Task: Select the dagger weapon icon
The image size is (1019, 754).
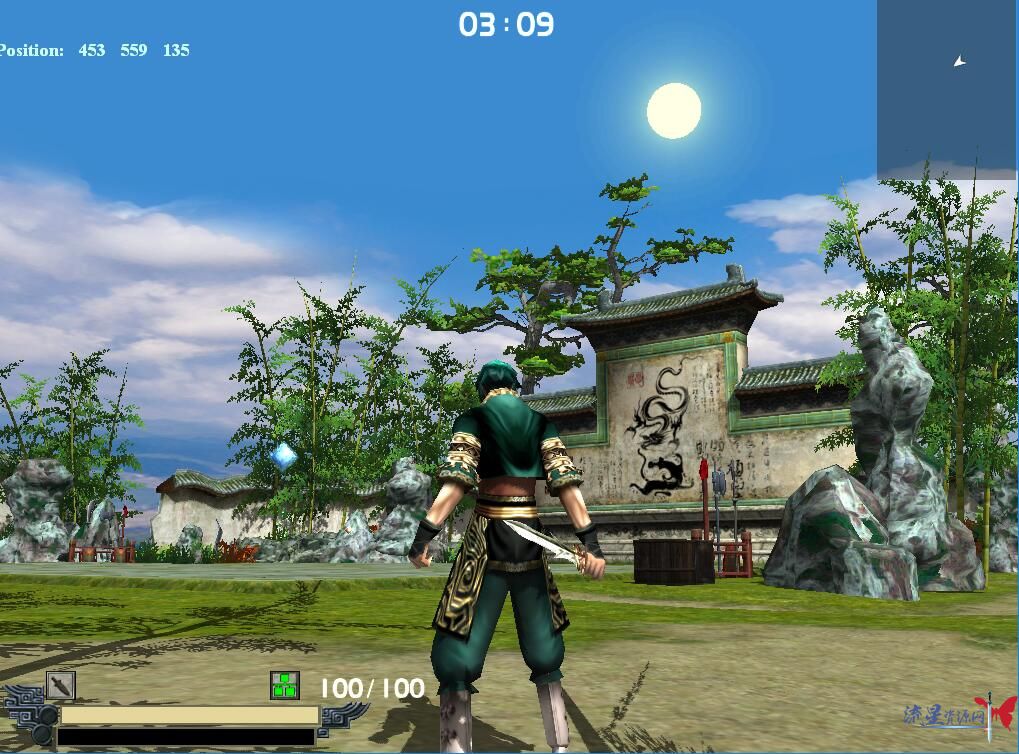Action: [x=61, y=686]
